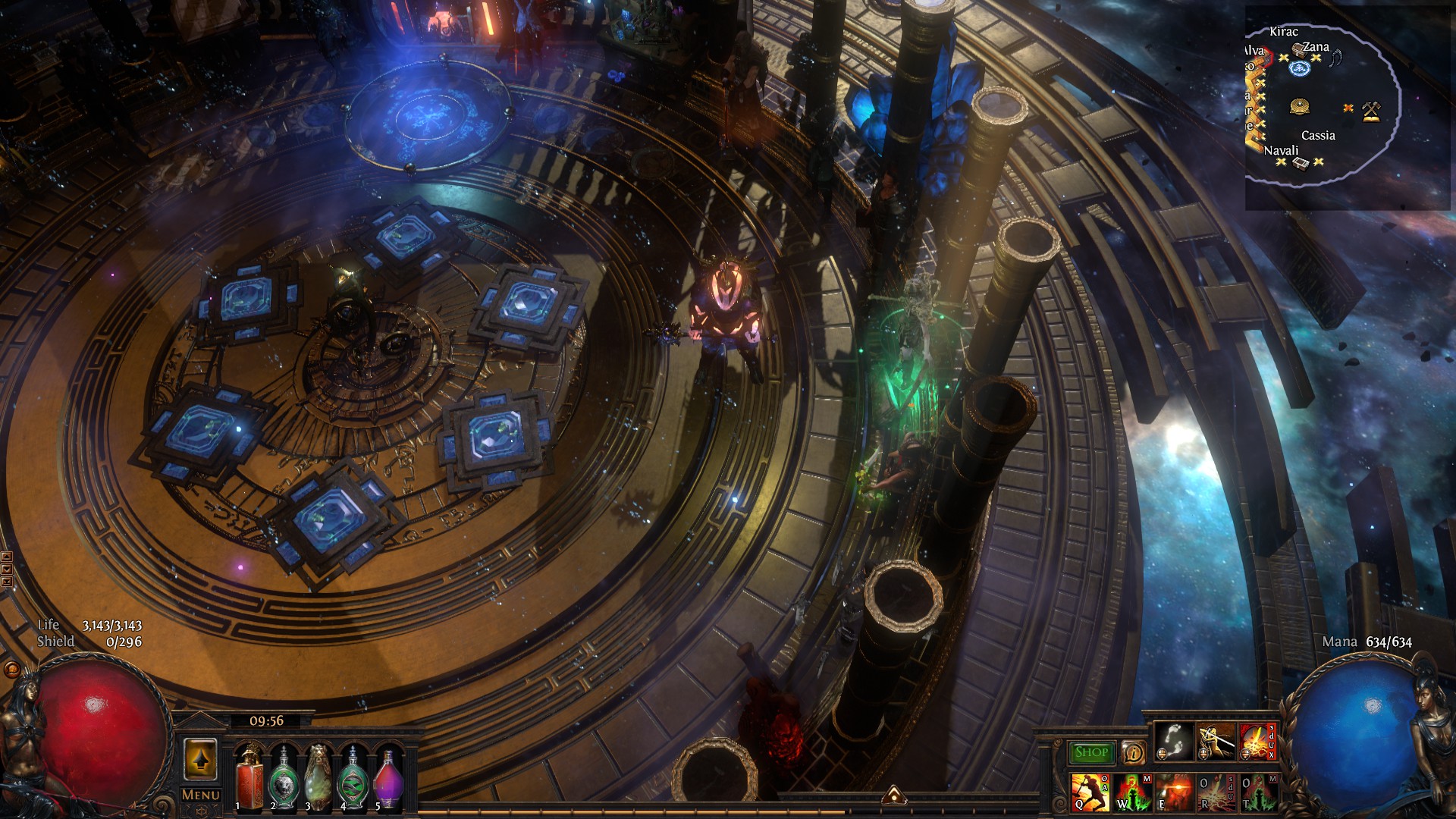Viewport: 1456px width, 819px height.
Task: Open the info speech-bubble button
Action: 1133,752
